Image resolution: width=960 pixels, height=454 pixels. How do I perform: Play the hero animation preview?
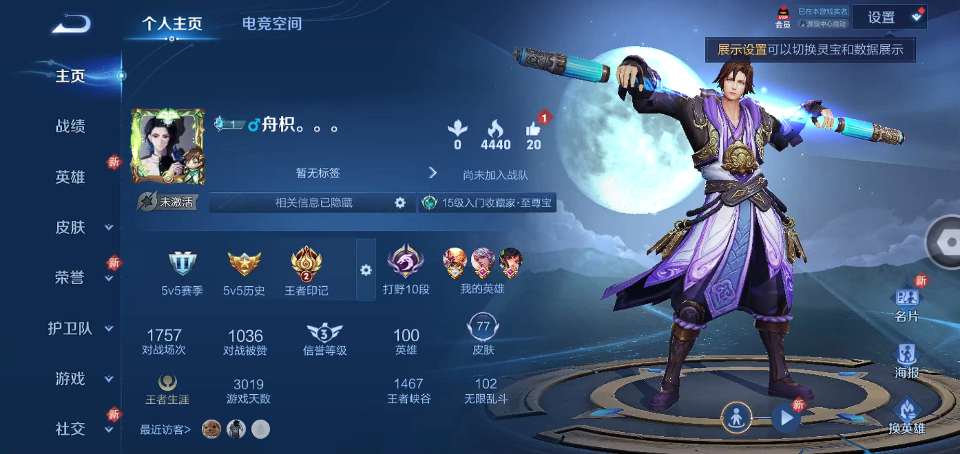786,418
